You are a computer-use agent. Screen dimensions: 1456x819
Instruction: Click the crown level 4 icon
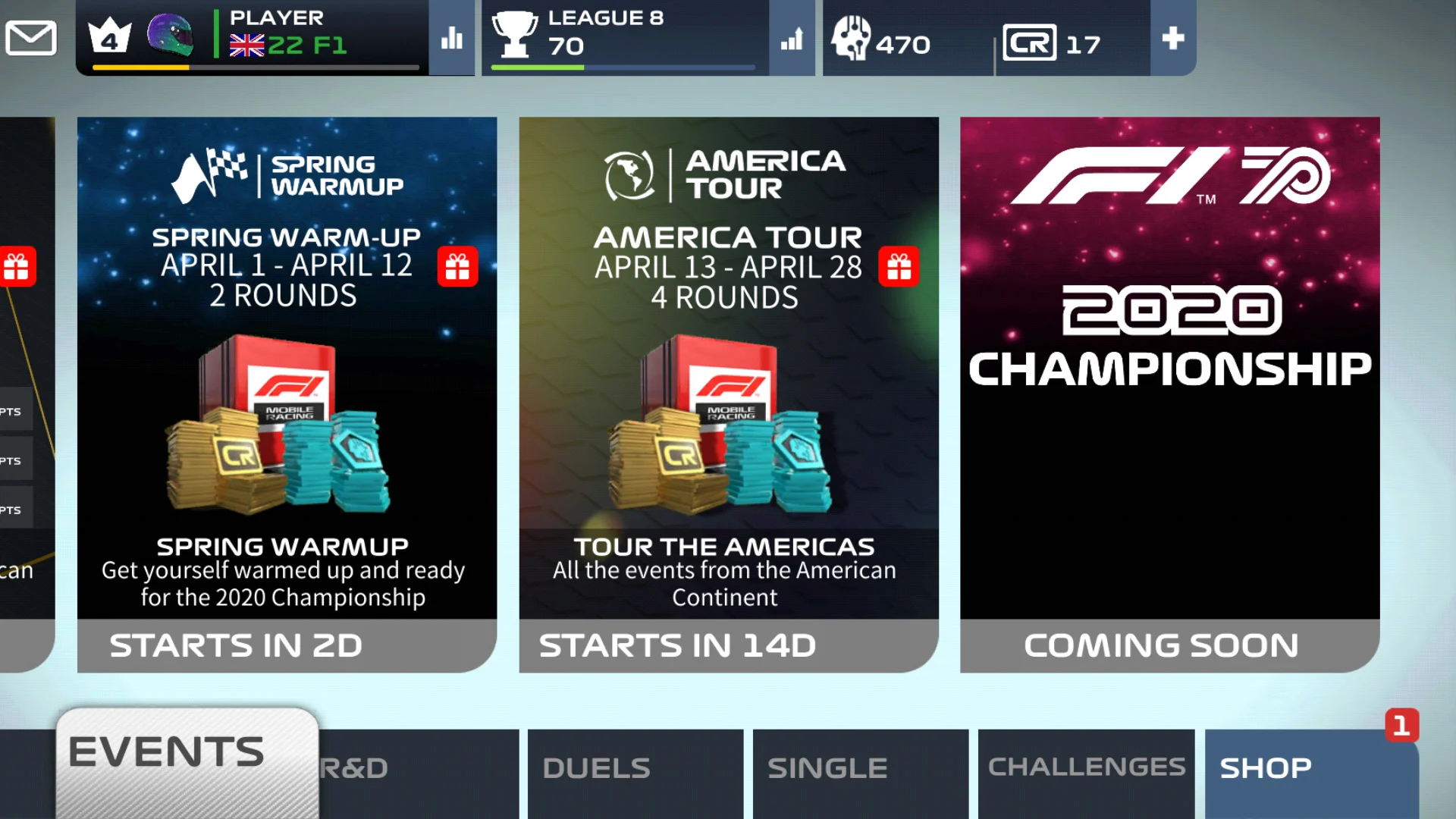coord(110,36)
